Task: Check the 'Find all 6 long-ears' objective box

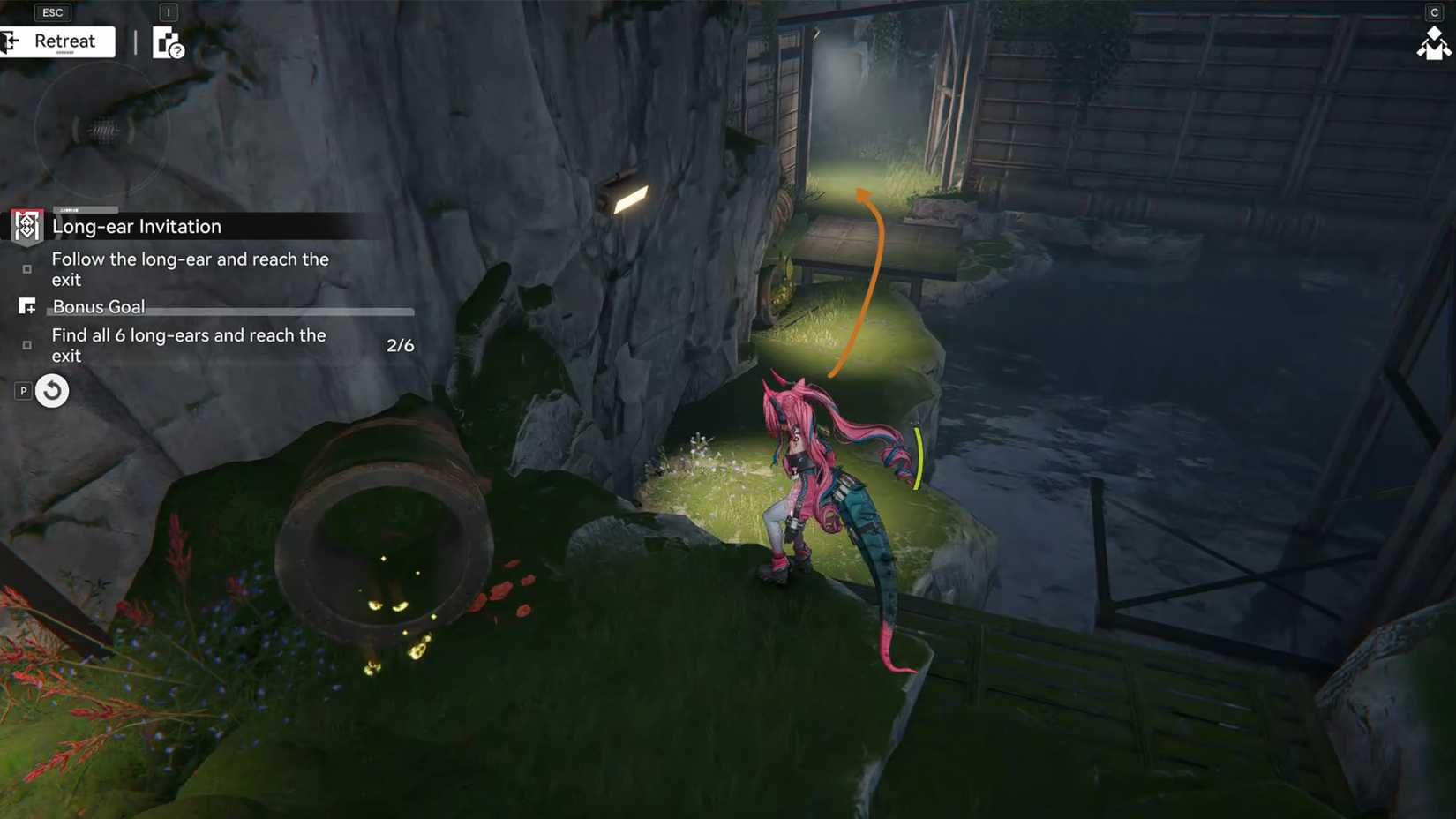Action: coord(27,345)
